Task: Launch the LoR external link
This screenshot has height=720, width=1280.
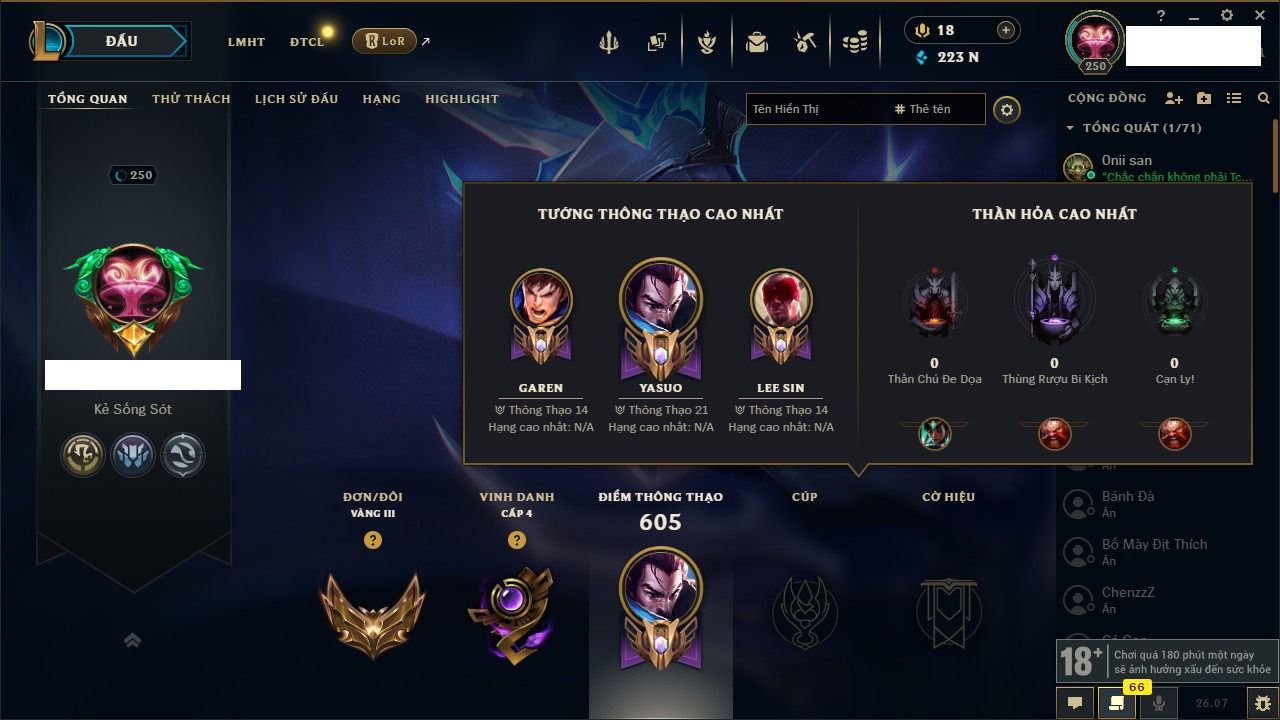Action: tap(385, 41)
